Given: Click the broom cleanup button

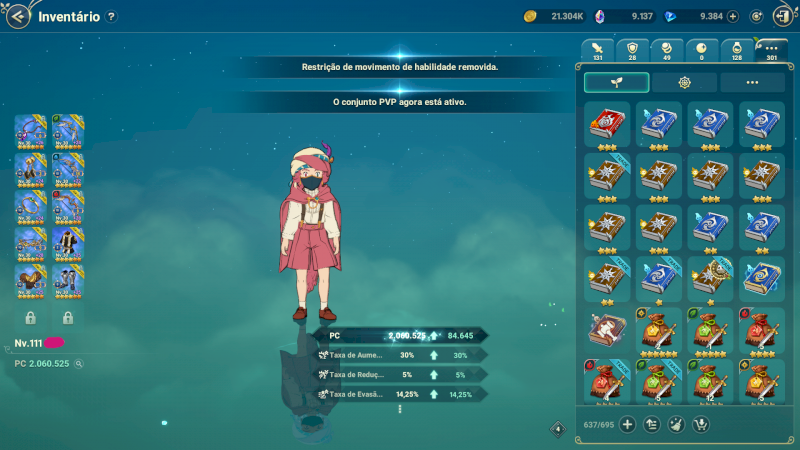Looking at the screenshot, I should pyautogui.click(x=676, y=424).
